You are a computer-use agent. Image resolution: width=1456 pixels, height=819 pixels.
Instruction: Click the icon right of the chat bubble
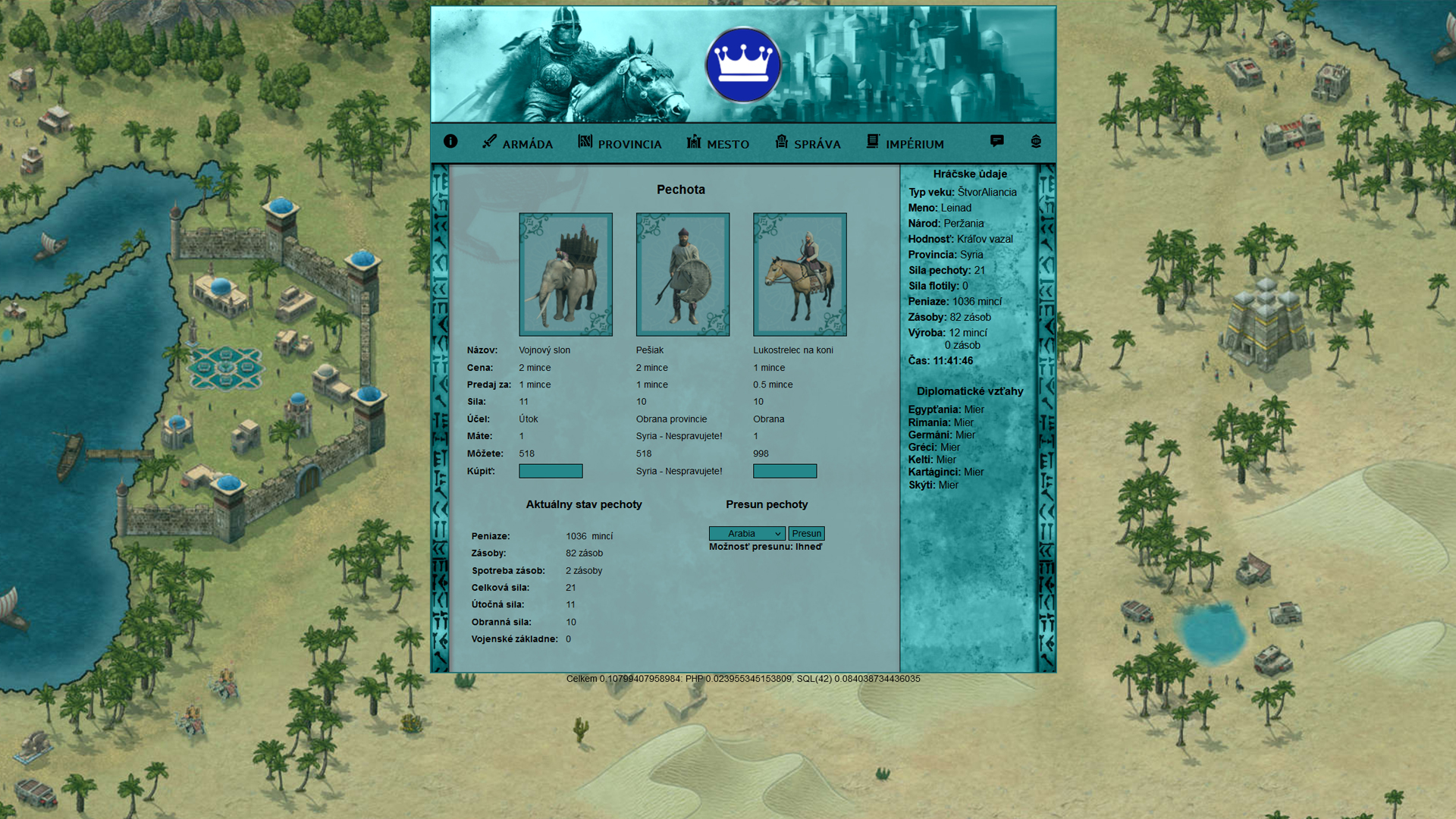1036,142
